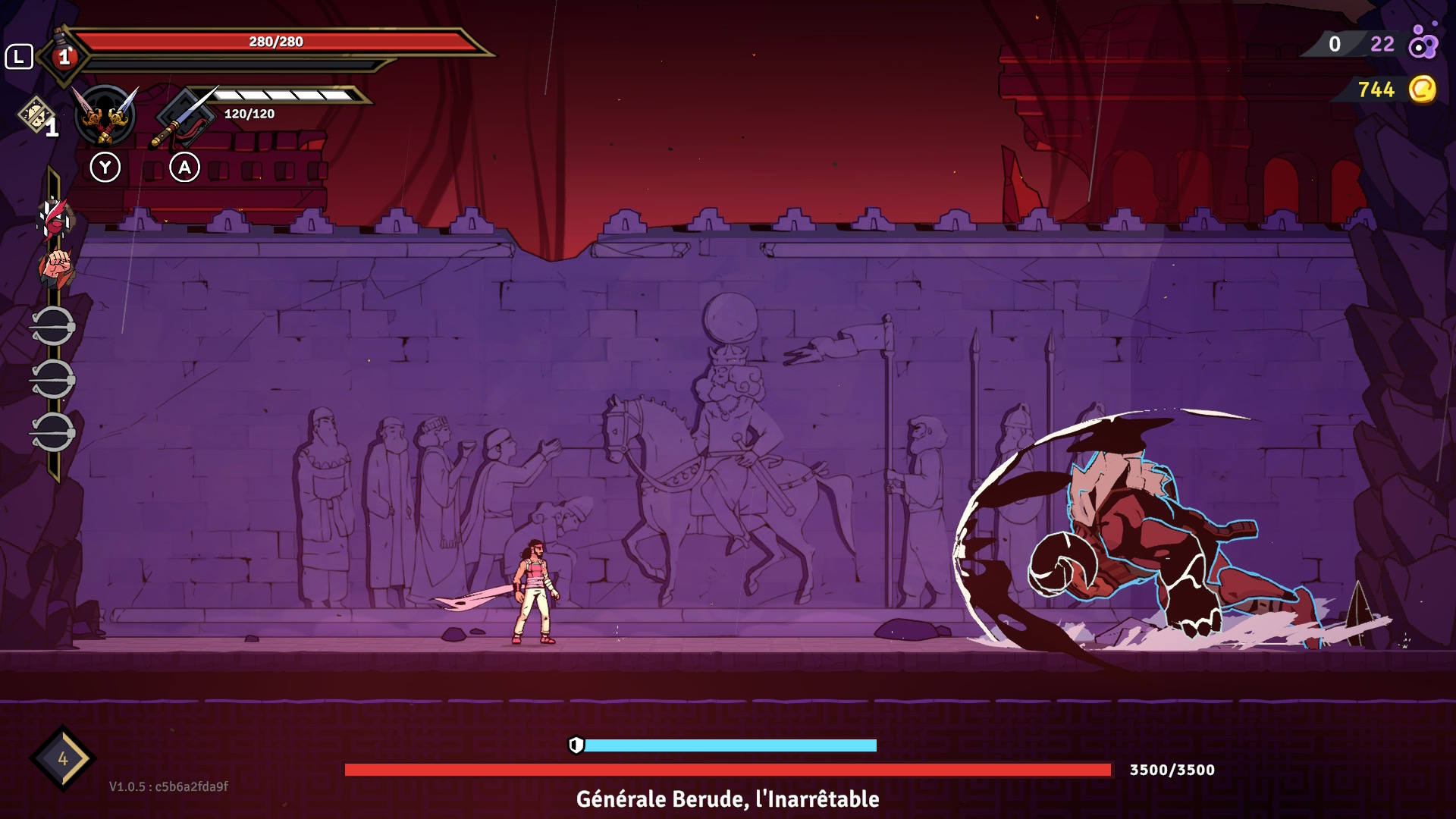This screenshot has width=1456, height=819.
Task: Click the version text V1.0.5
Action: point(129,786)
